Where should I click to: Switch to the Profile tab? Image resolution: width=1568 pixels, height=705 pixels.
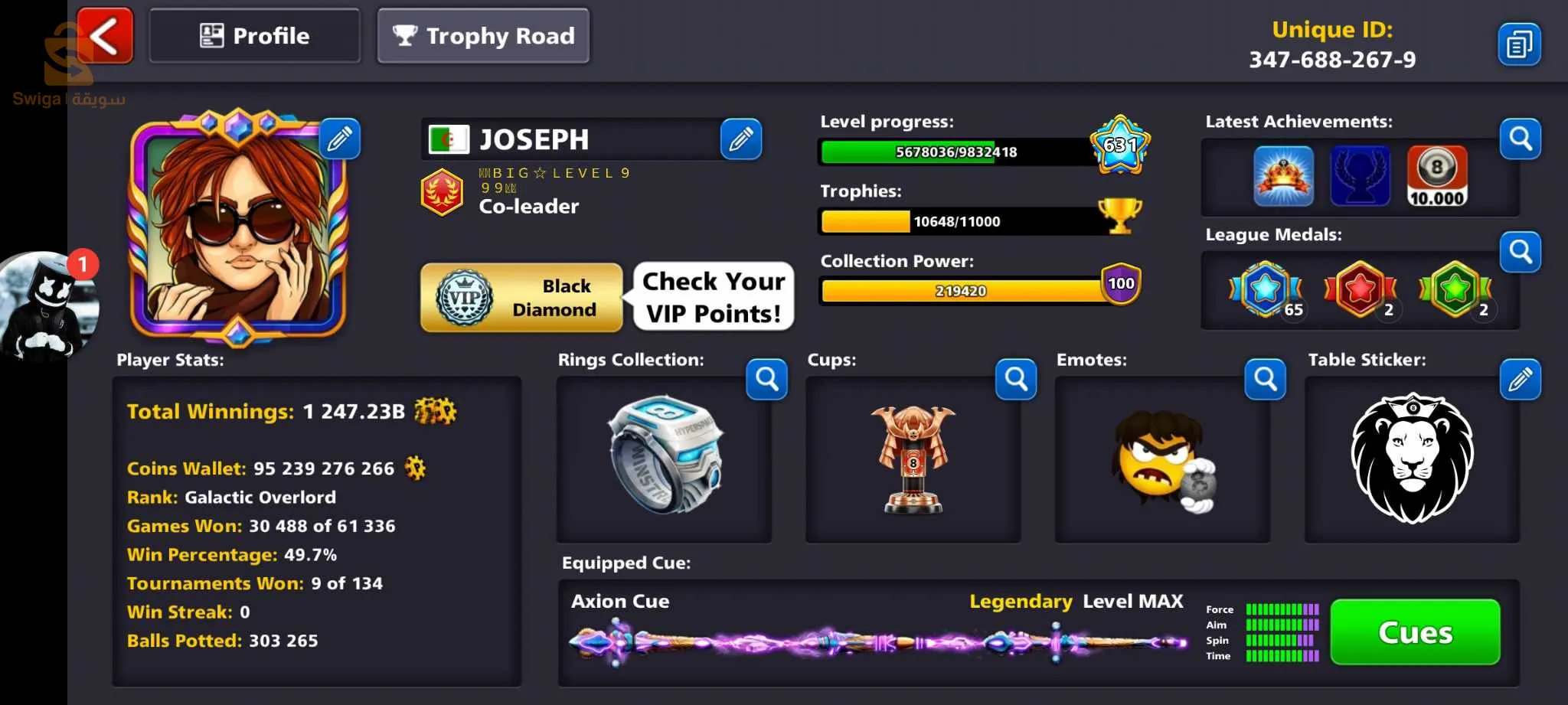(x=254, y=35)
